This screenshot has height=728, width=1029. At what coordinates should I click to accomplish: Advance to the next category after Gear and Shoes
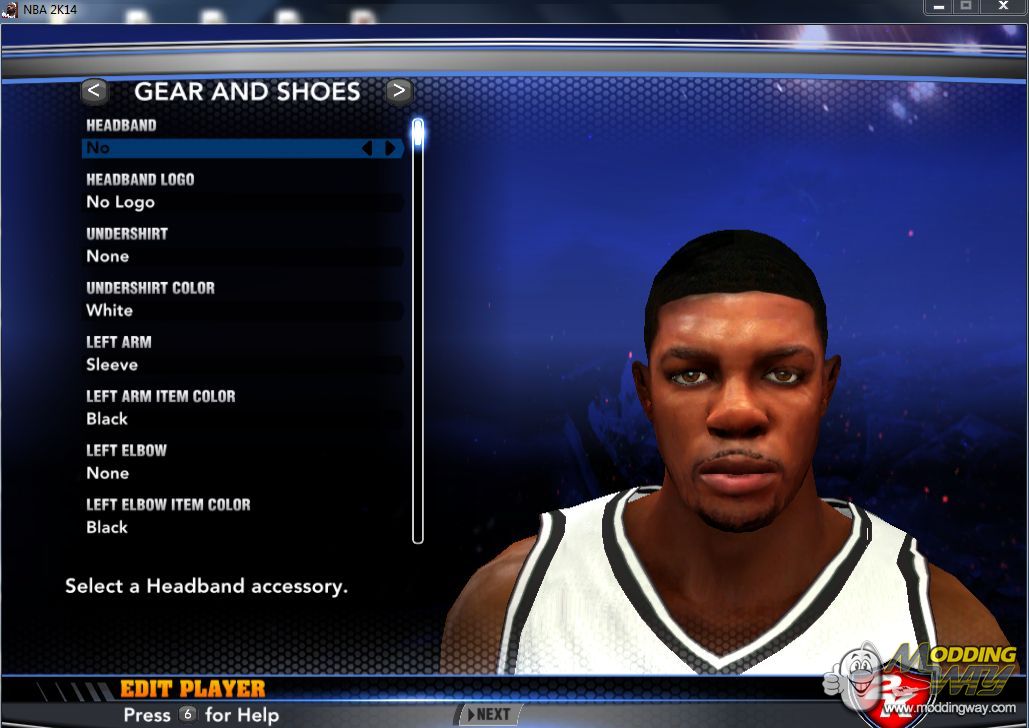click(398, 91)
